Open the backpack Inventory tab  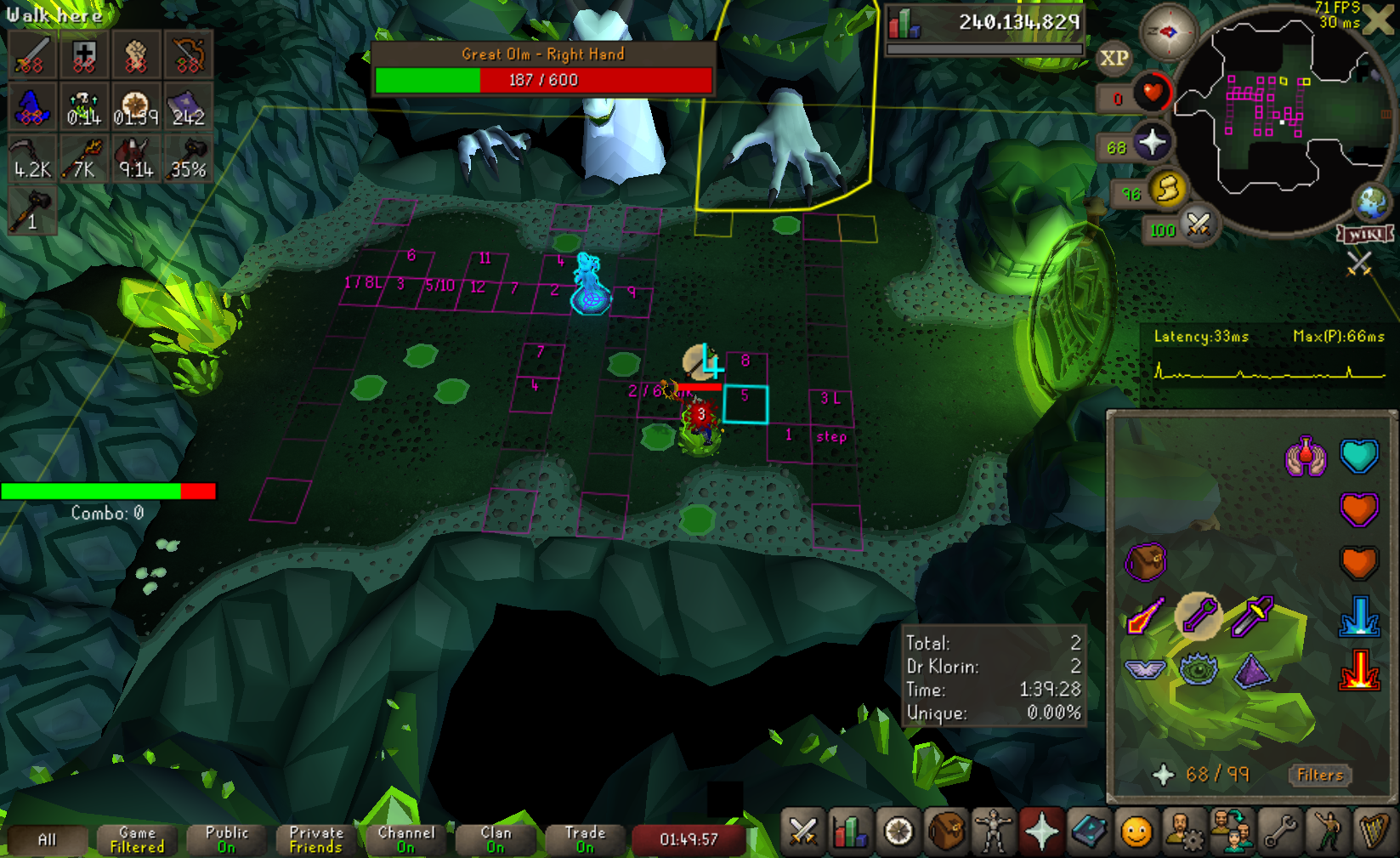coord(945,832)
